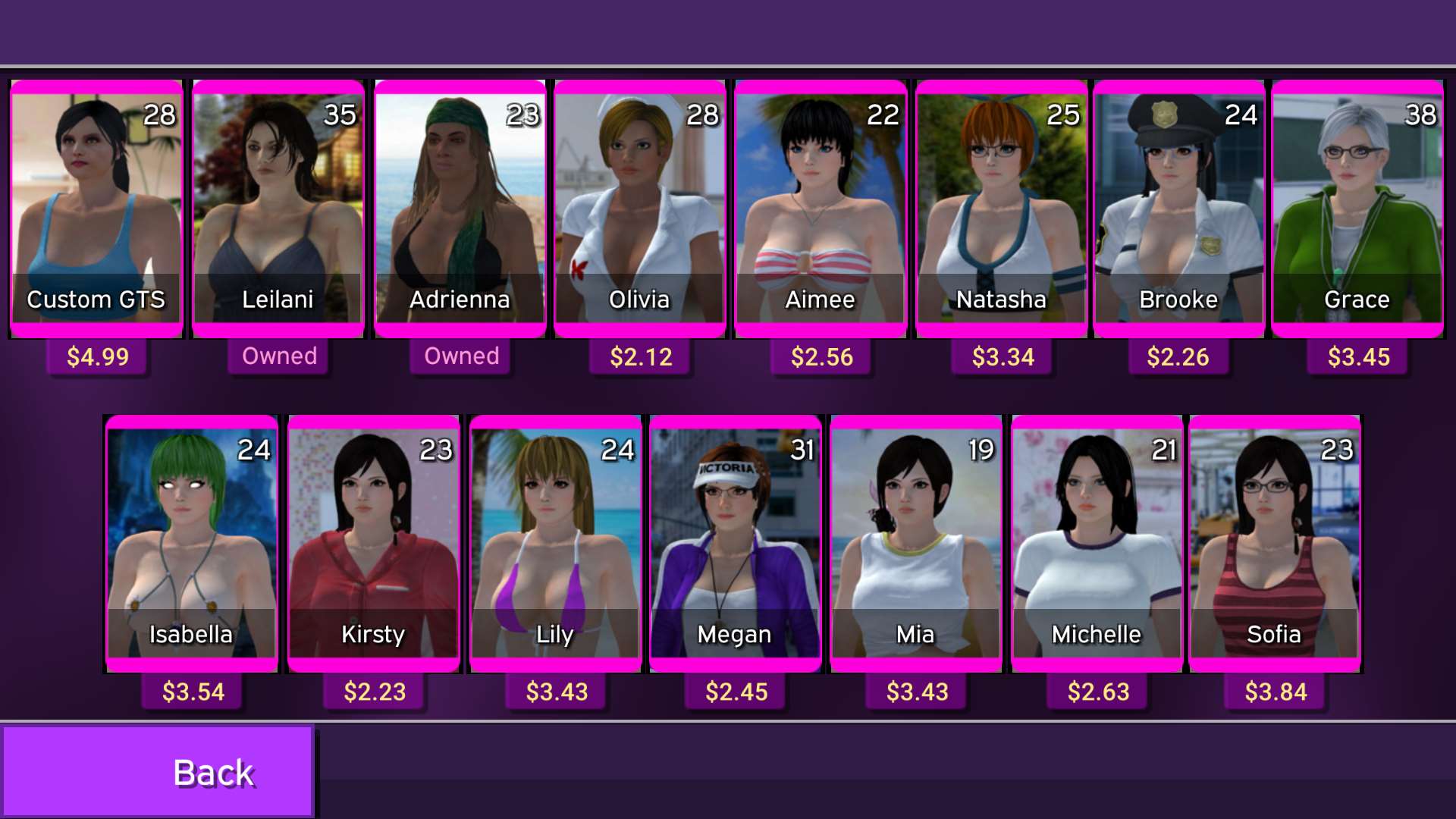This screenshot has height=819, width=1456.
Task: Open Natasha's portrait
Action: pyautogui.click(x=1001, y=205)
